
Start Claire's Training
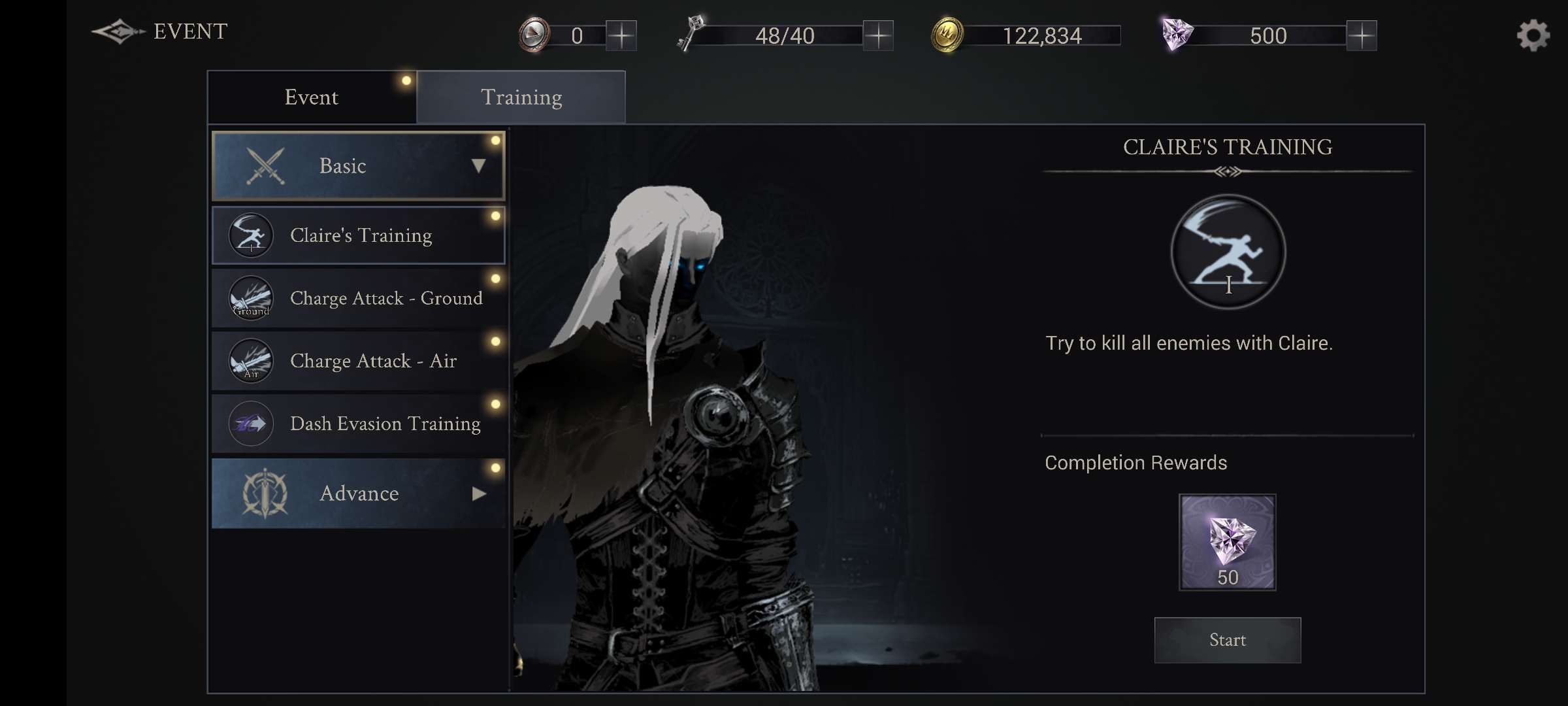(x=1227, y=640)
